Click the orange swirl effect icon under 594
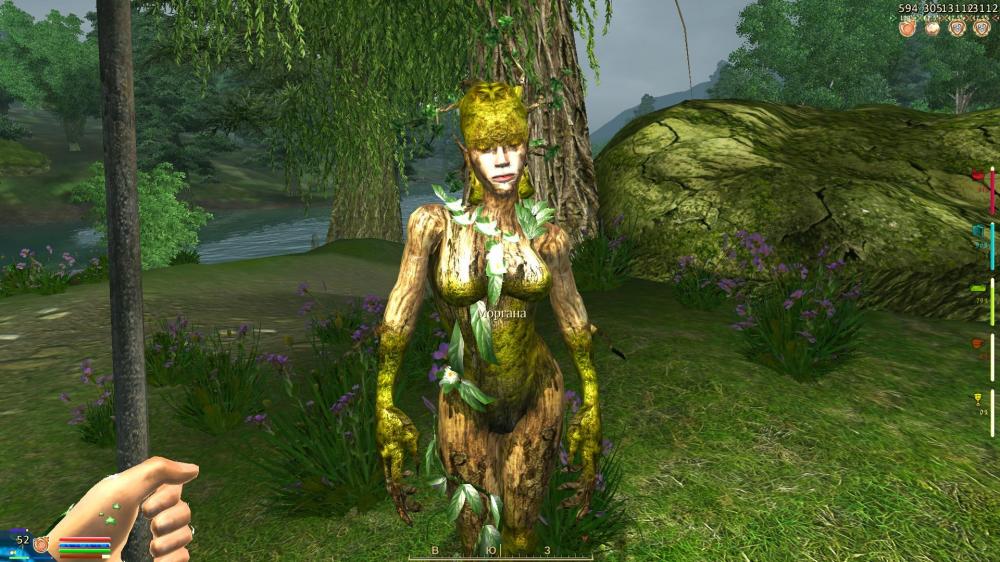1000x562 pixels. click(907, 28)
